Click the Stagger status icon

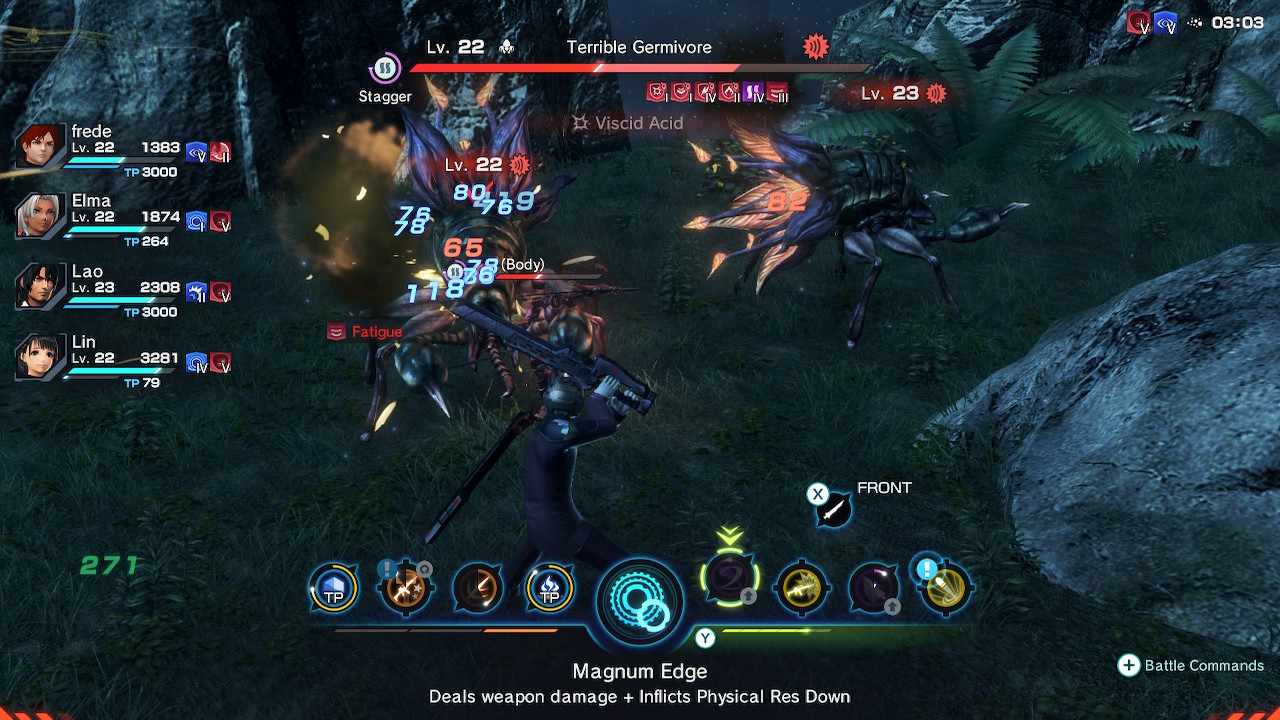tap(385, 70)
